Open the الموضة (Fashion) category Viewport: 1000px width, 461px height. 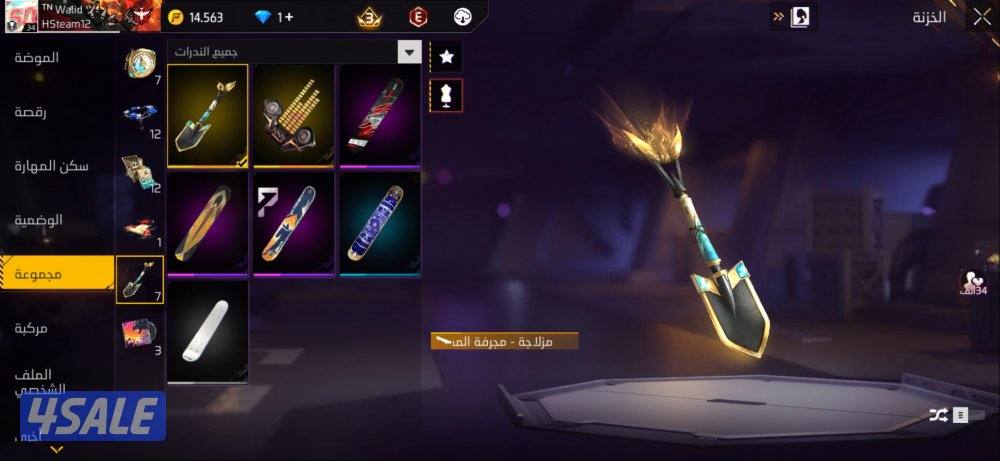tap(36, 58)
